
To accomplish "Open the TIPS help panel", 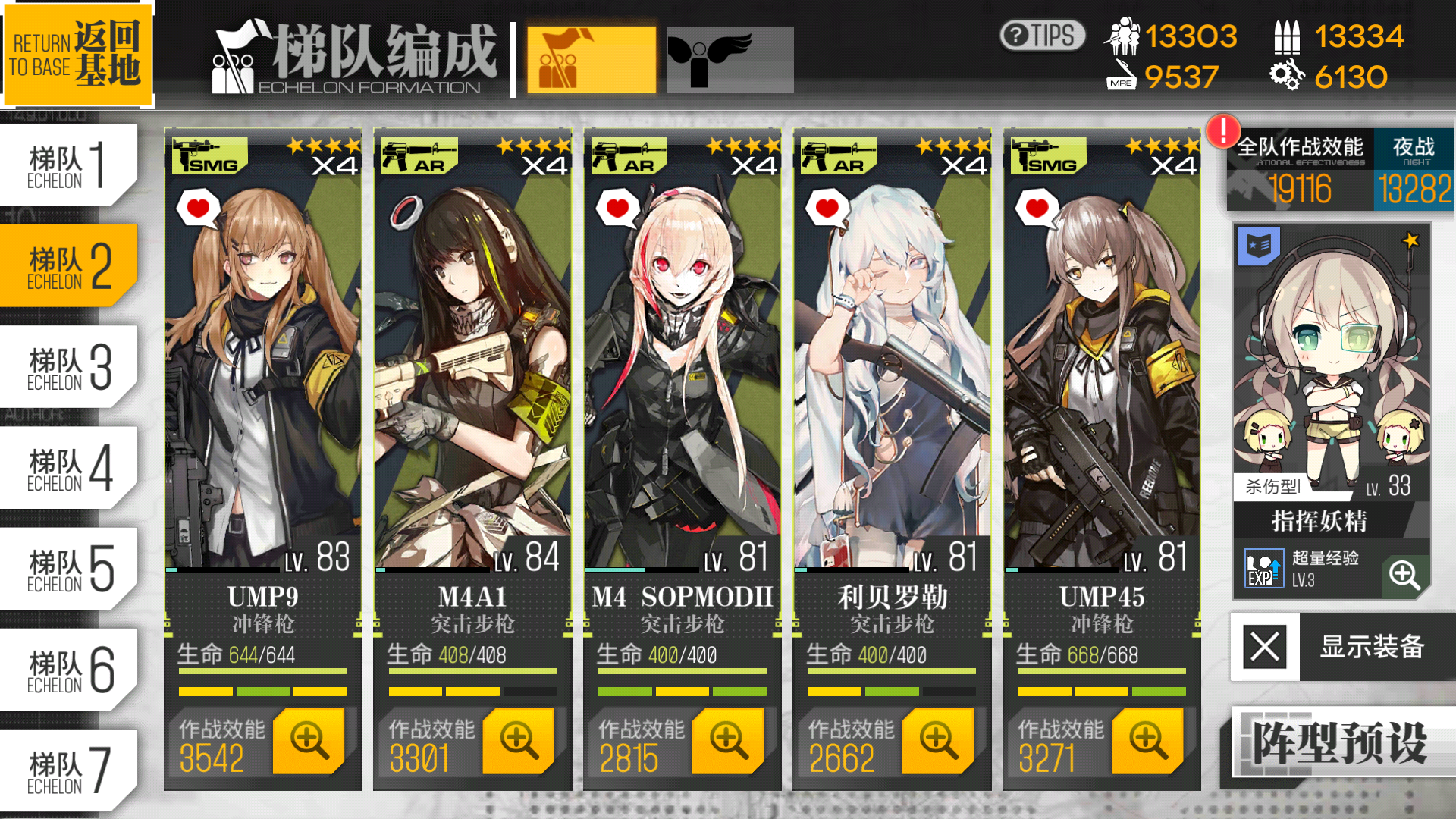I will [x=1042, y=34].
